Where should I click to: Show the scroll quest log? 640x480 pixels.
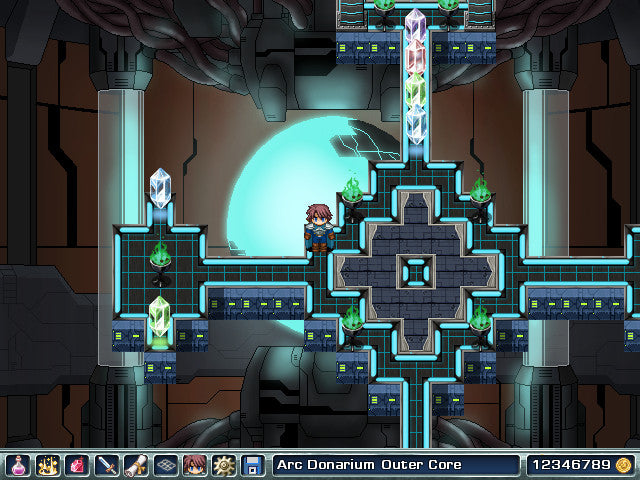135,465
